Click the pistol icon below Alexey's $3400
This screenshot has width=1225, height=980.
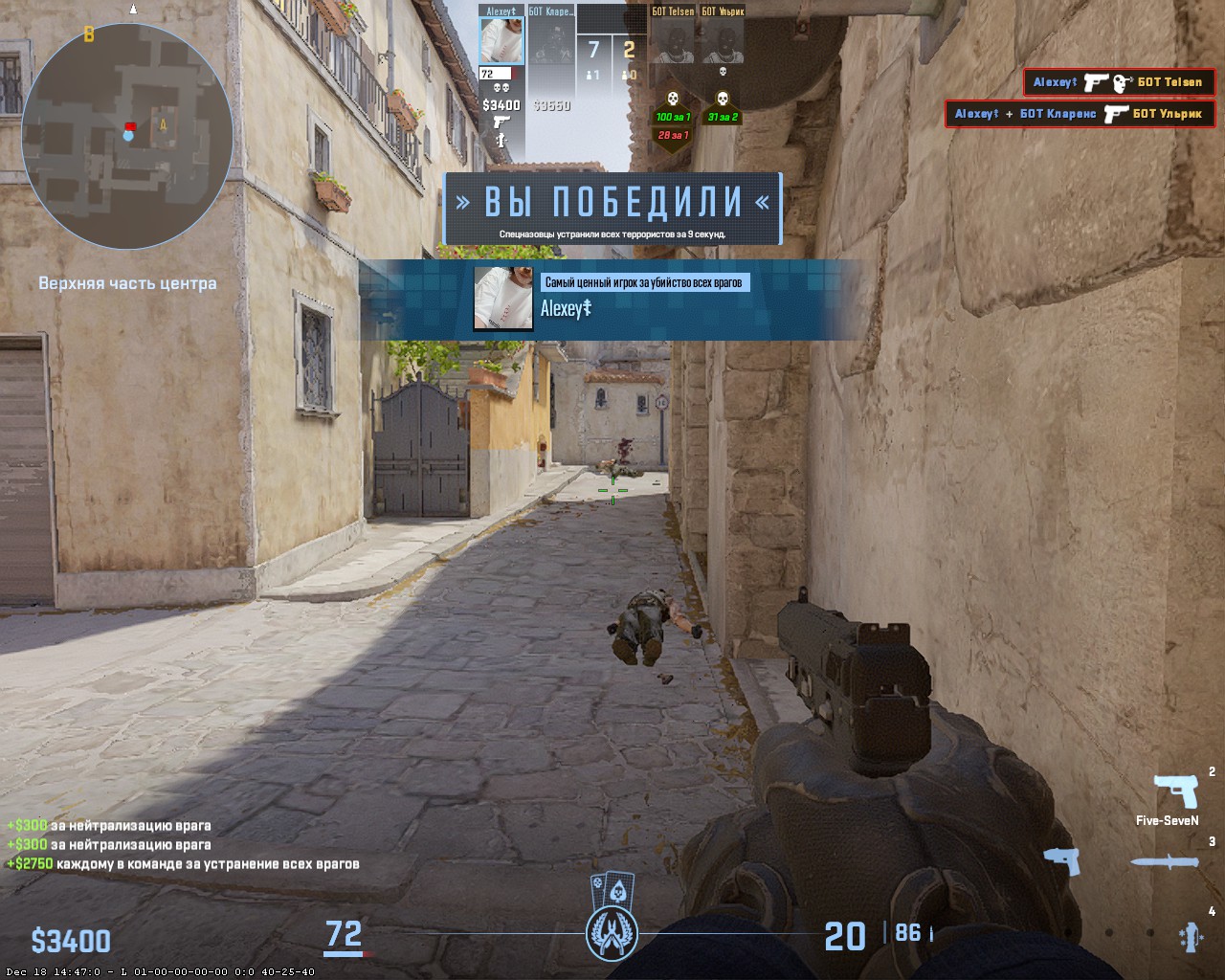[502, 121]
